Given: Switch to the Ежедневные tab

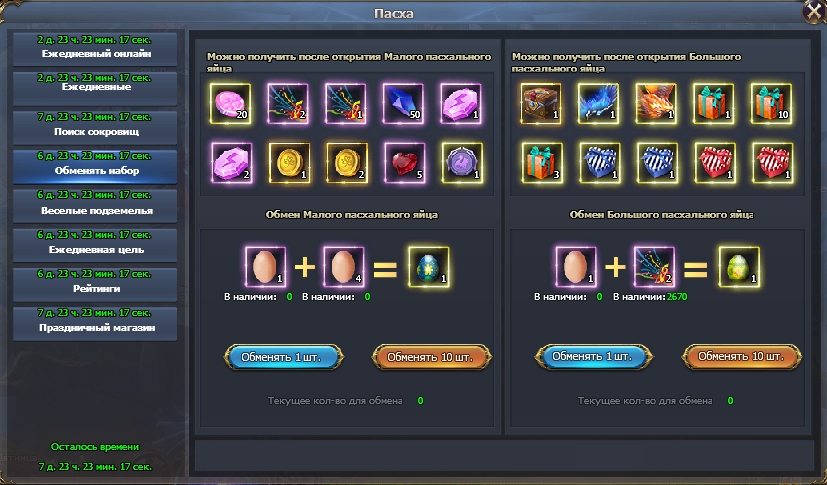Looking at the screenshot, I should pos(96,87).
